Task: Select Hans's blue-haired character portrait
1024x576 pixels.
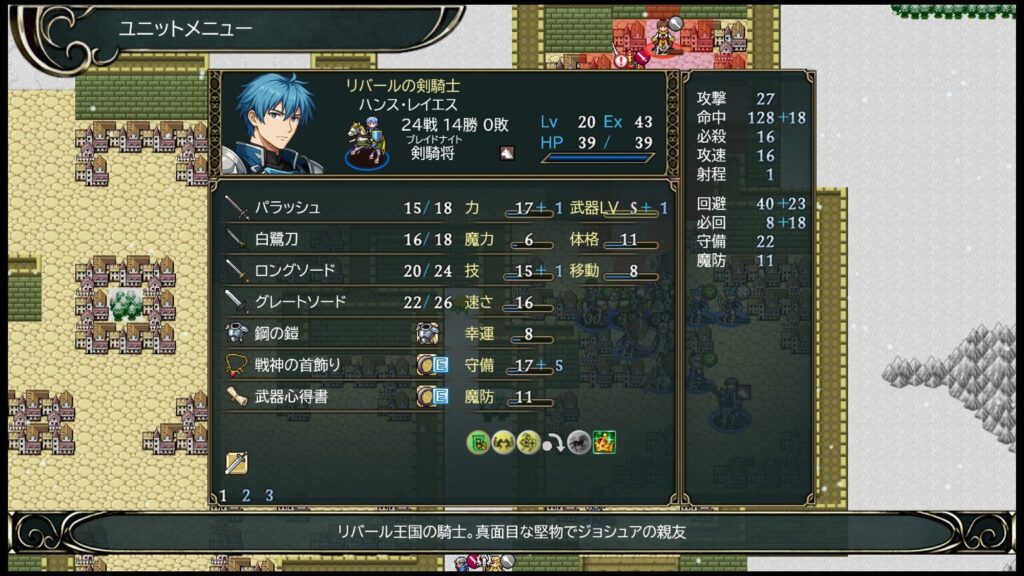Action: point(275,124)
